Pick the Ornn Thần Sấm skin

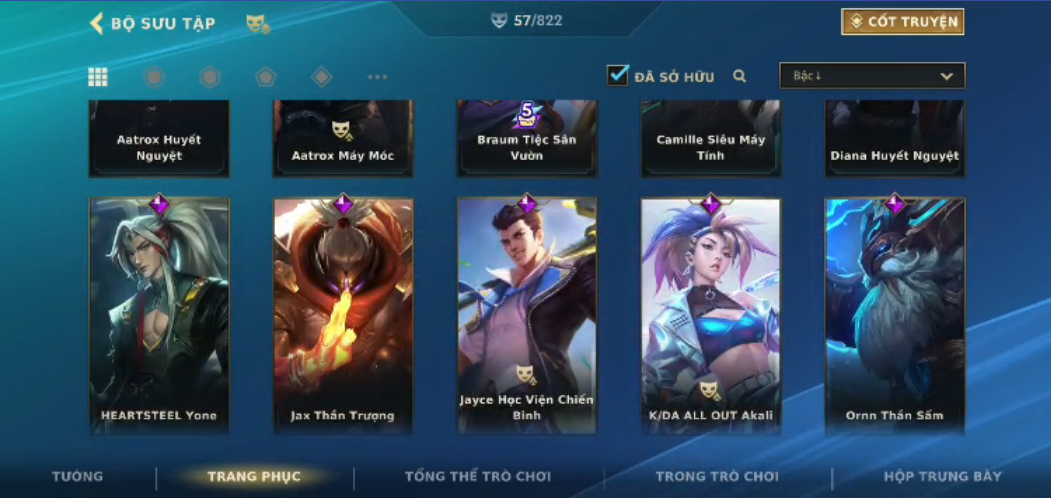tap(895, 315)
